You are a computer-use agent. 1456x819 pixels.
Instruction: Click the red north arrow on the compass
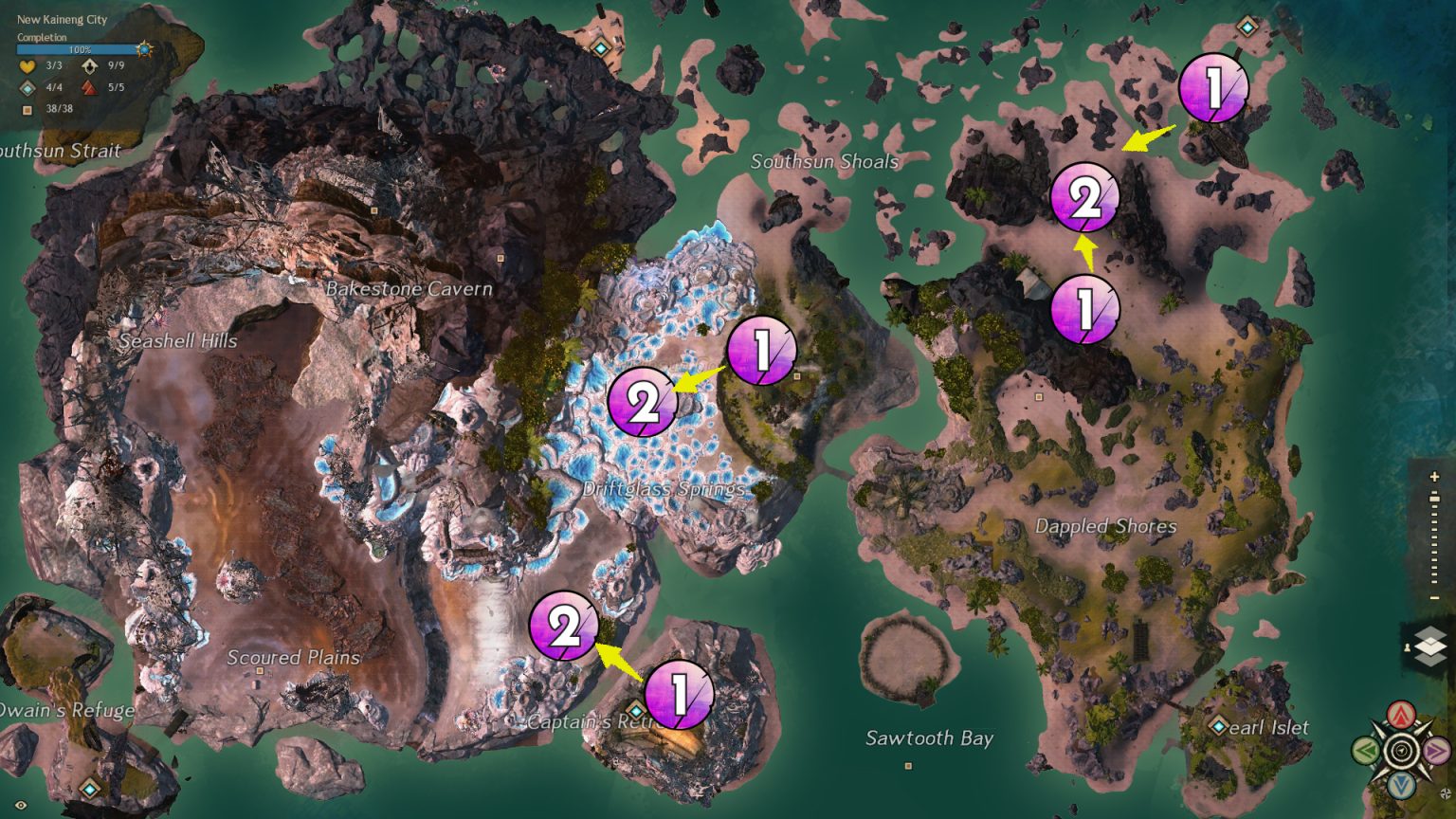point(1400,713)
